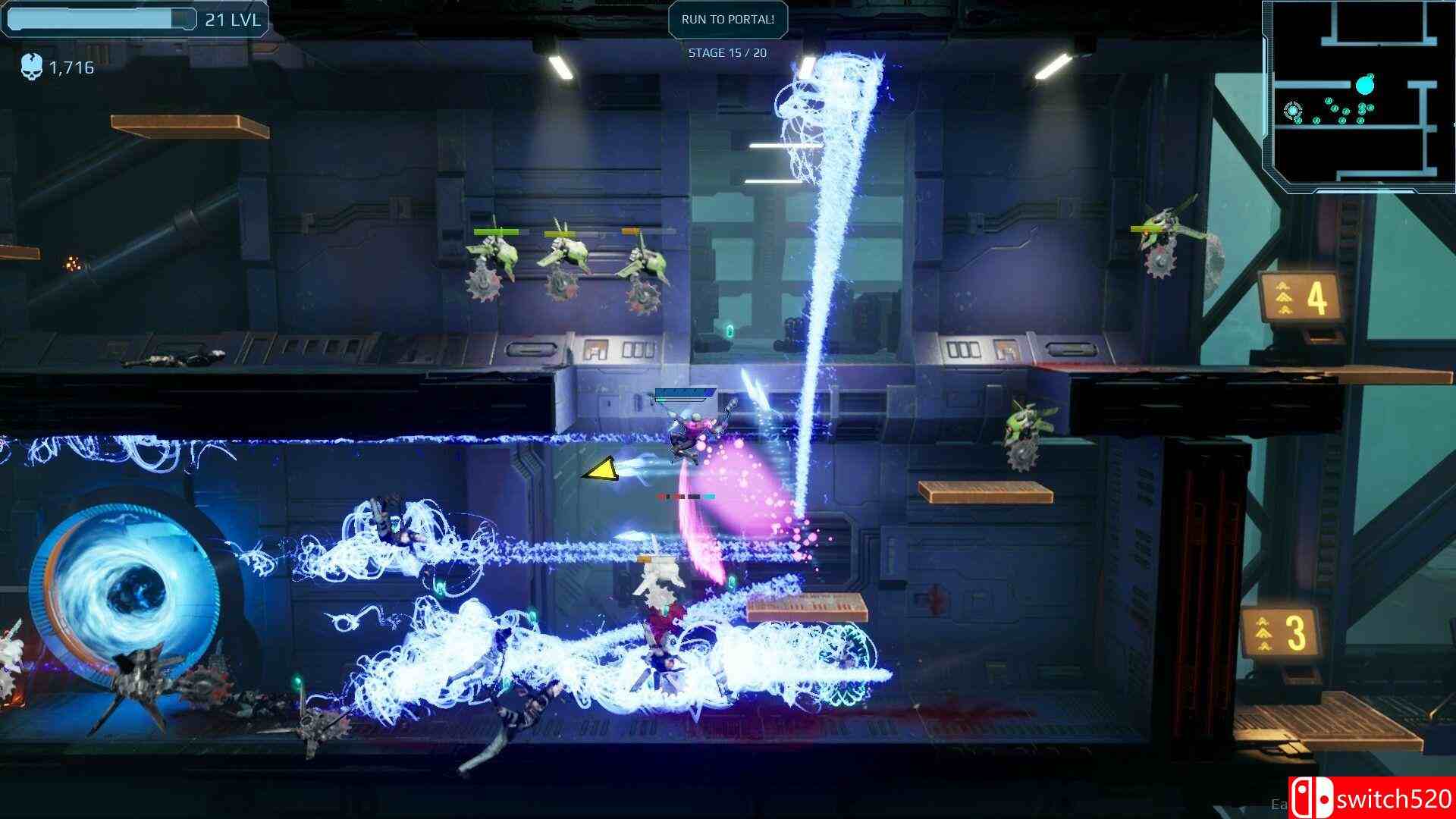Click the orange enemy health bar
The height and width of the screenshot is (819, 1456).
629,230
